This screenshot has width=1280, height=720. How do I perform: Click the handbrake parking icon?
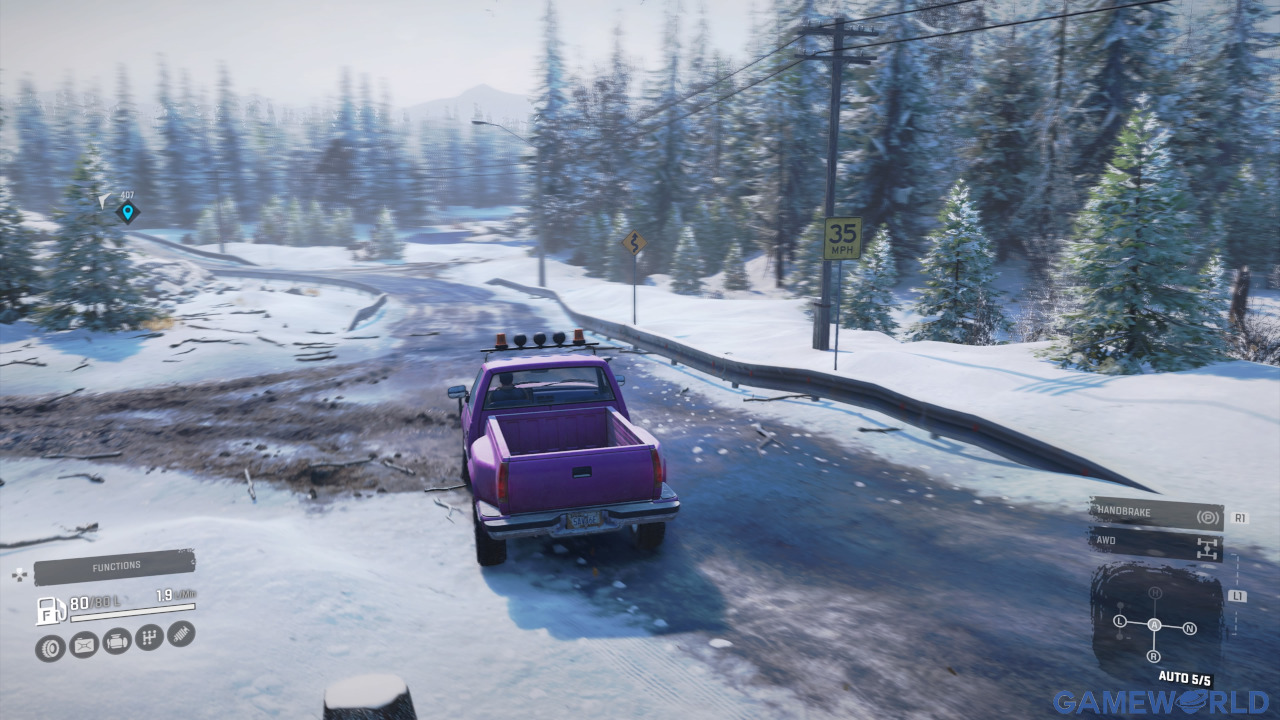pos(1208,517)
